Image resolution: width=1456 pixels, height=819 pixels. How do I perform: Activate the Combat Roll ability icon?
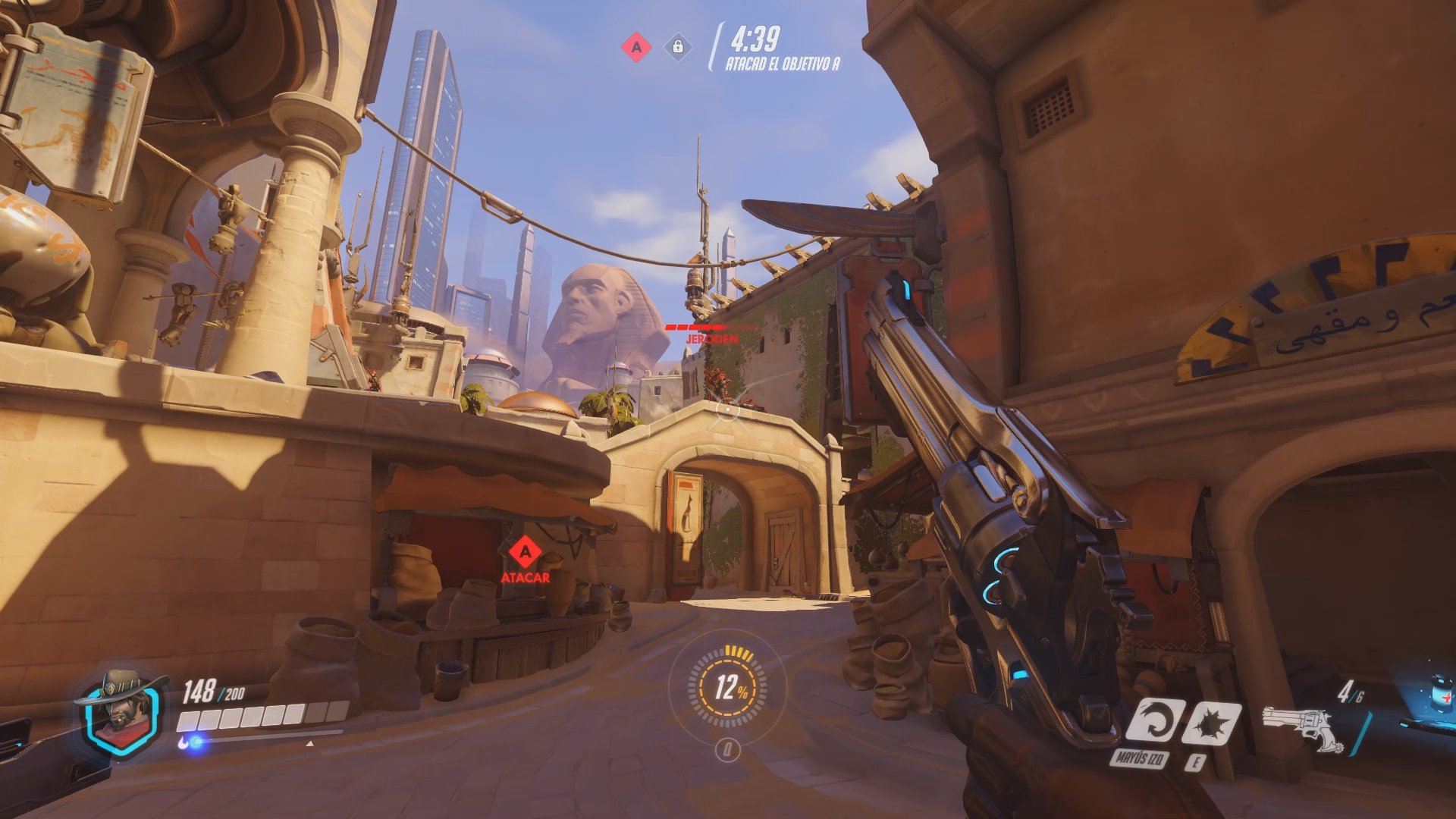pyautogui.click(x=1154, y=720)
